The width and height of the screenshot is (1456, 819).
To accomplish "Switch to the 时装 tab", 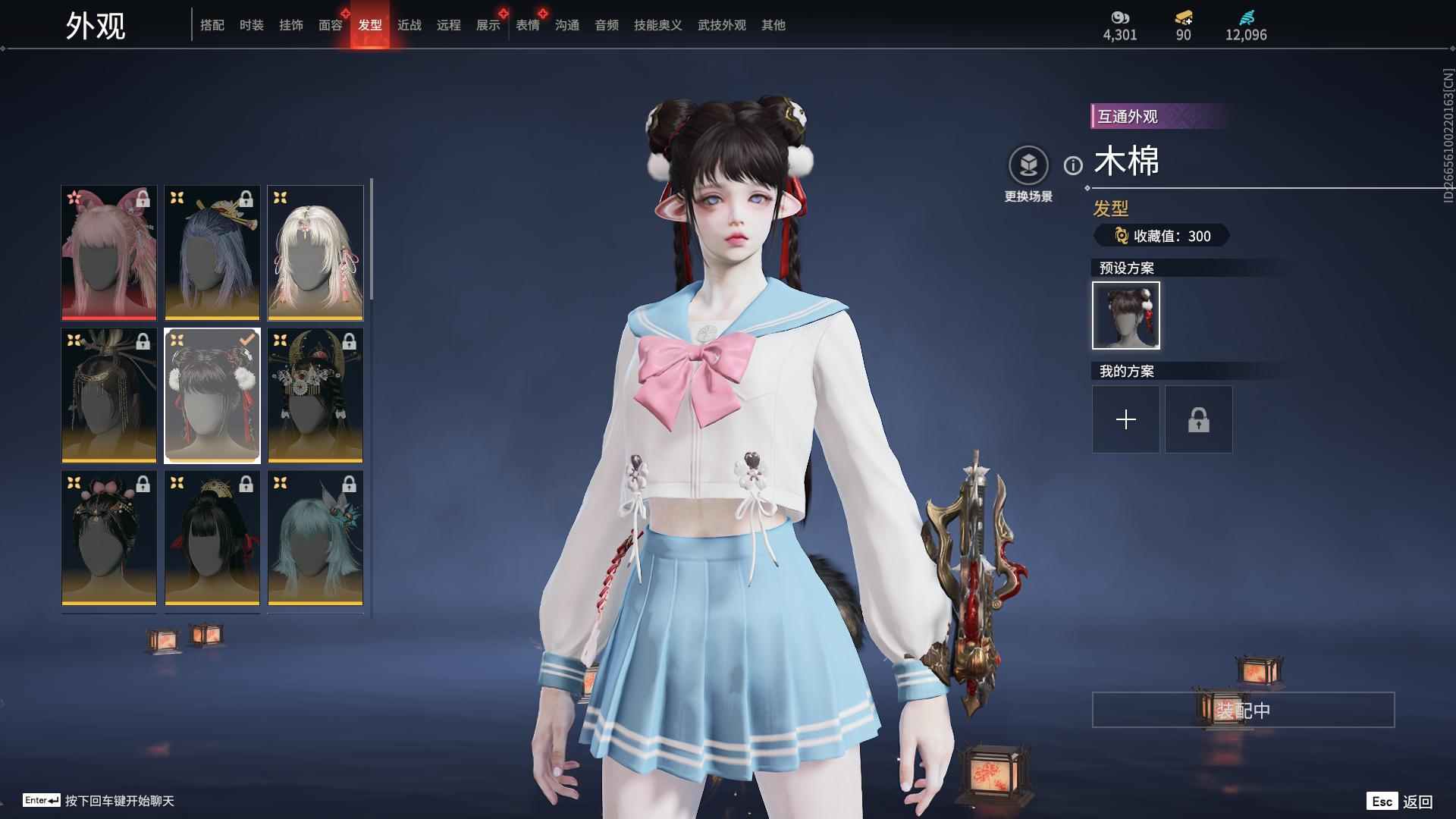I will pos(252,25).
